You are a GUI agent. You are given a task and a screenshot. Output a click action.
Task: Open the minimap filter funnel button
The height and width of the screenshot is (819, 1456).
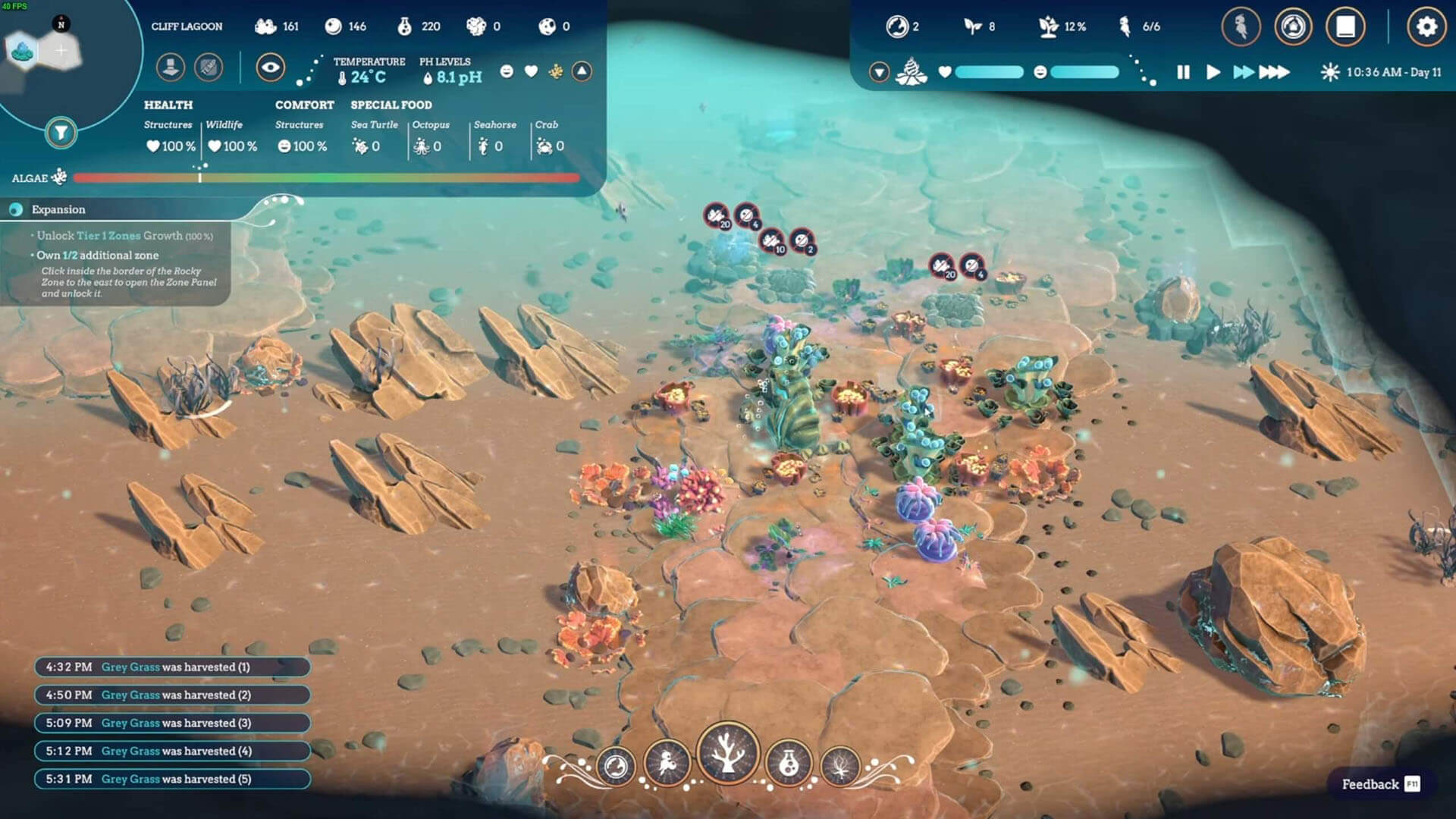click(61, 133)
